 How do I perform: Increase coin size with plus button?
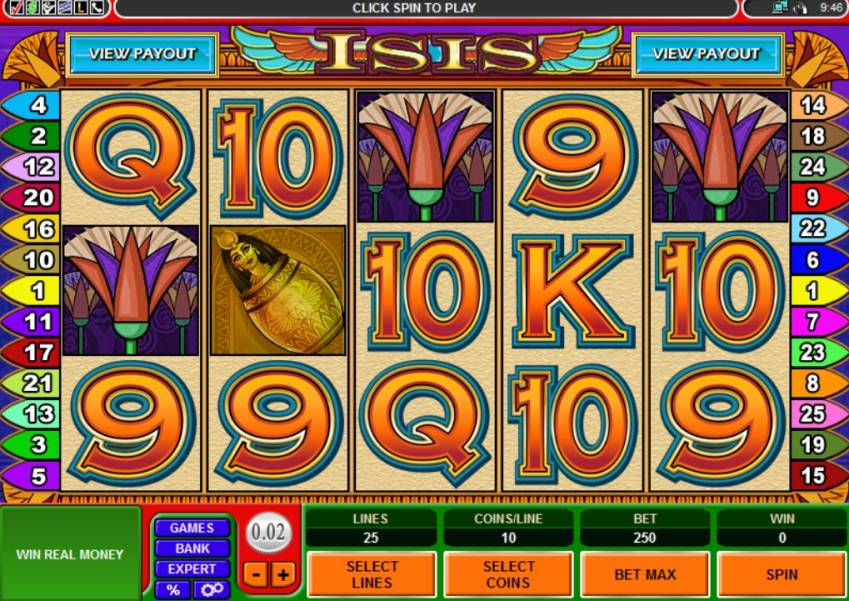click(282, 575)
